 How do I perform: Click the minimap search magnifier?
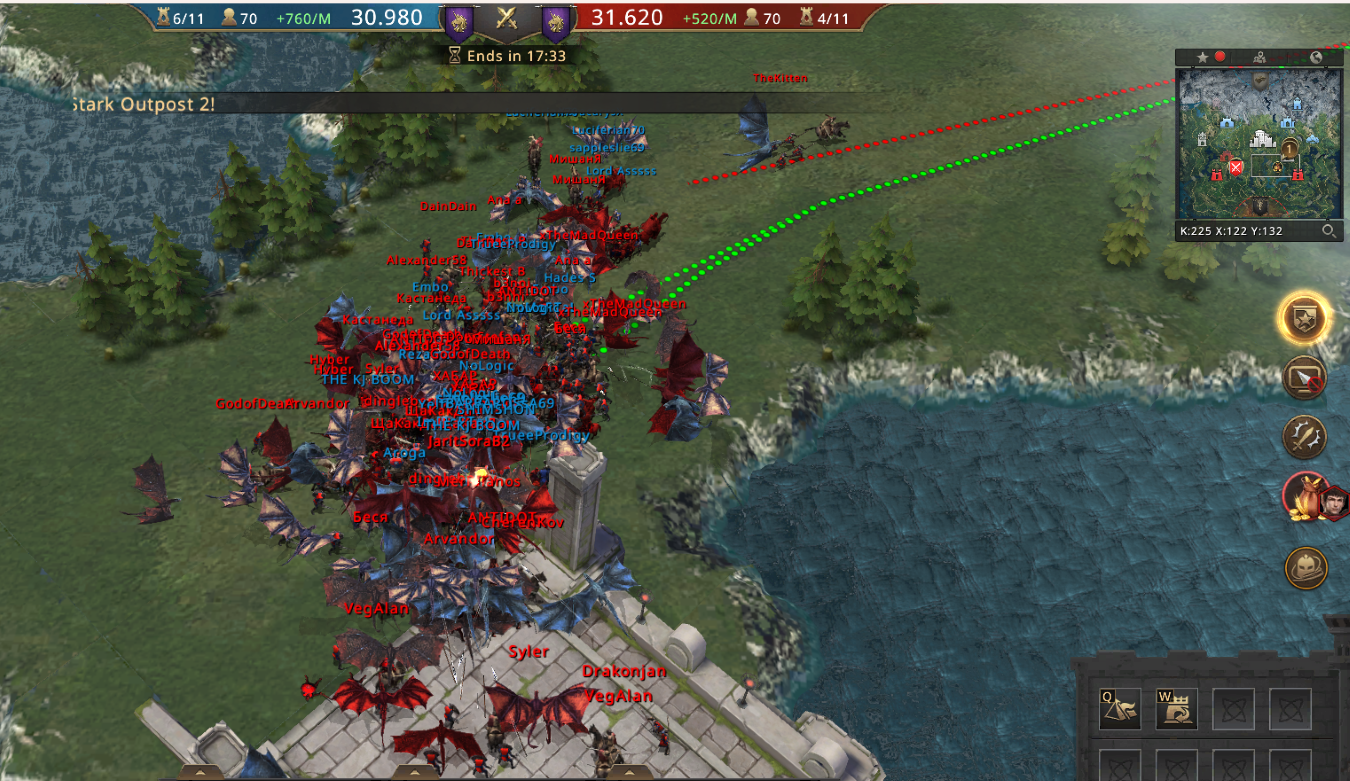(x=1328, y=231)
